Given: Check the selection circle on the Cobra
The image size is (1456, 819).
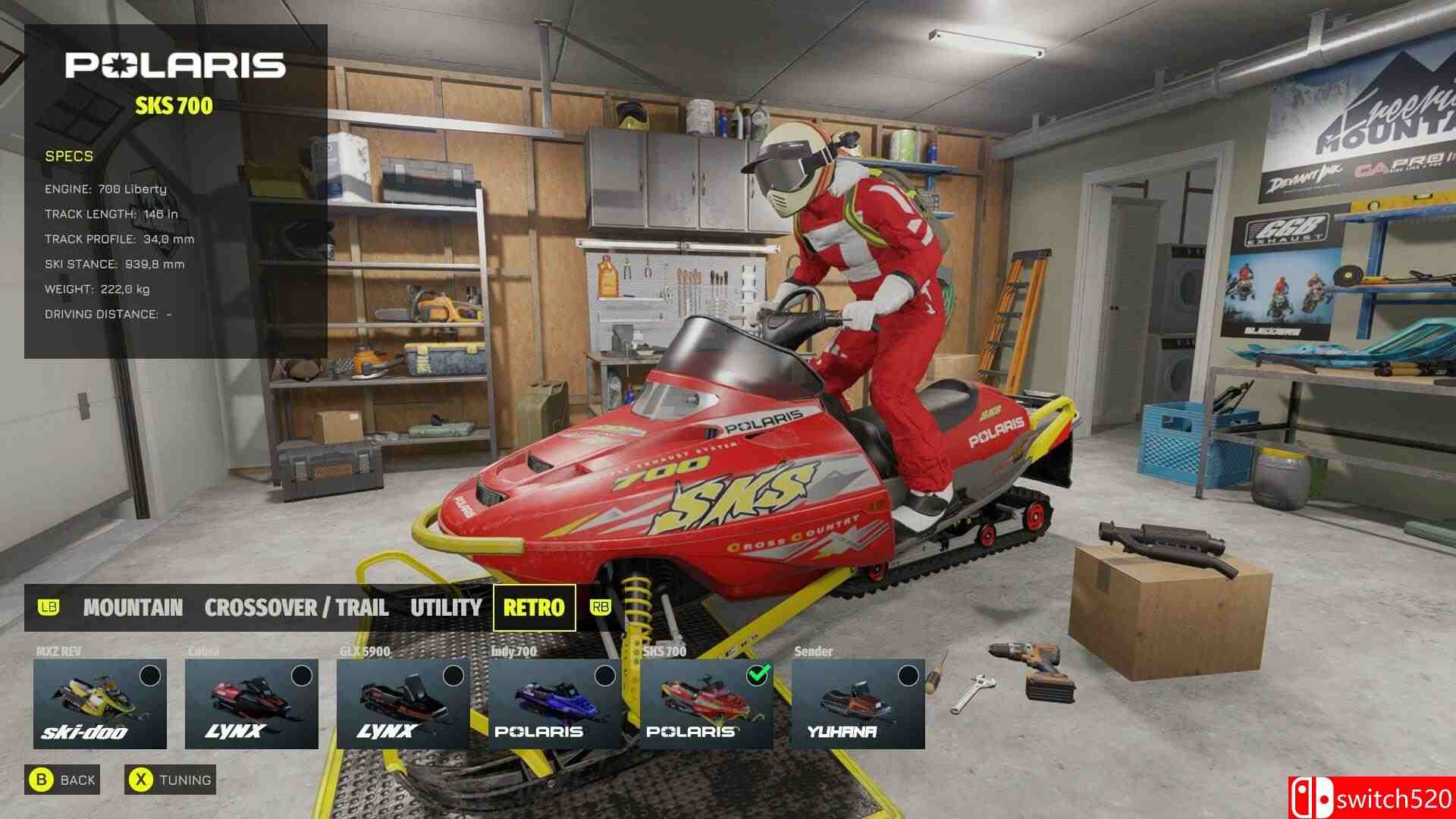Looking at the screenshot, I should click(301, 673).
